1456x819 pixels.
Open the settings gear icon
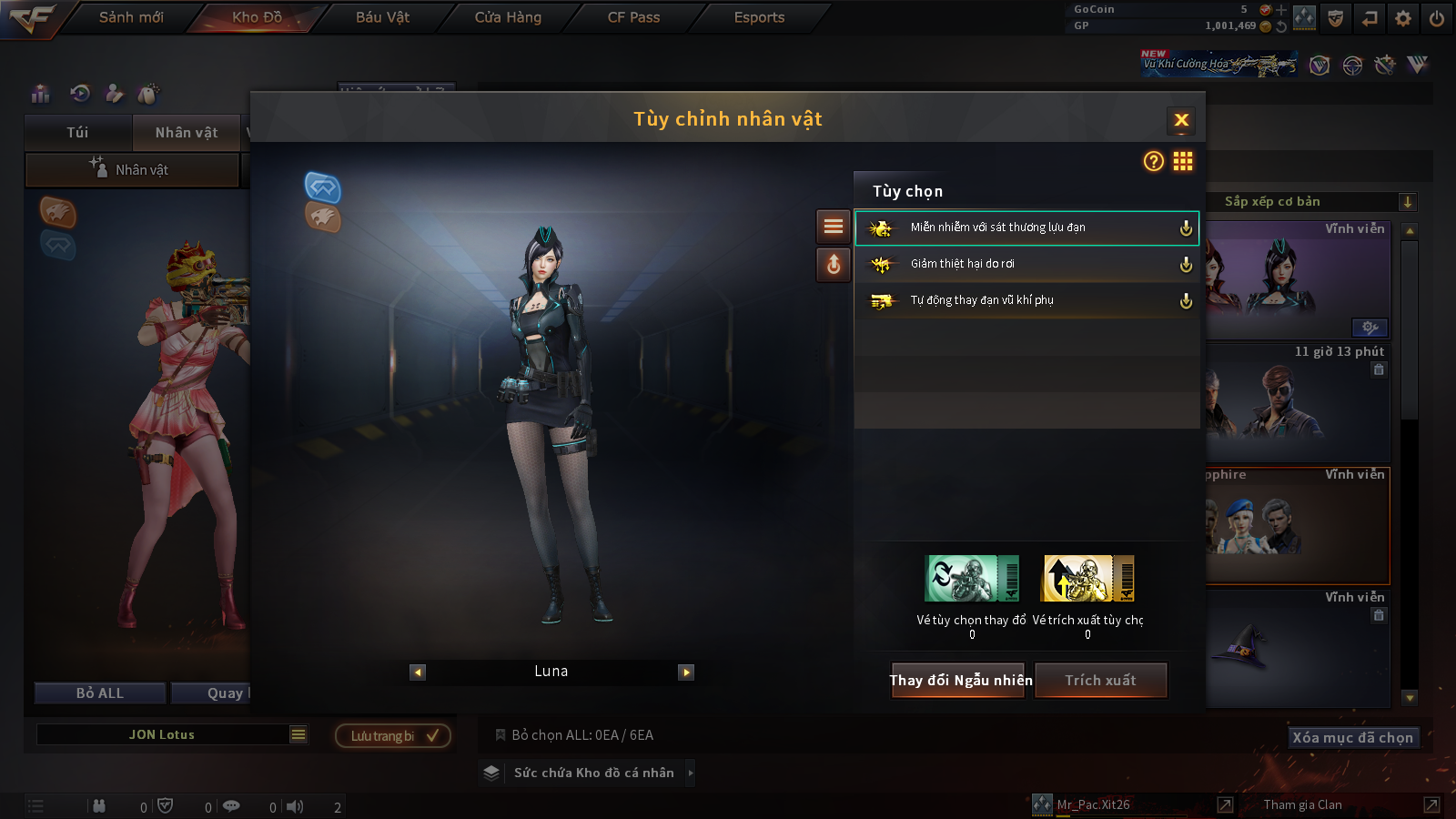1403,18
